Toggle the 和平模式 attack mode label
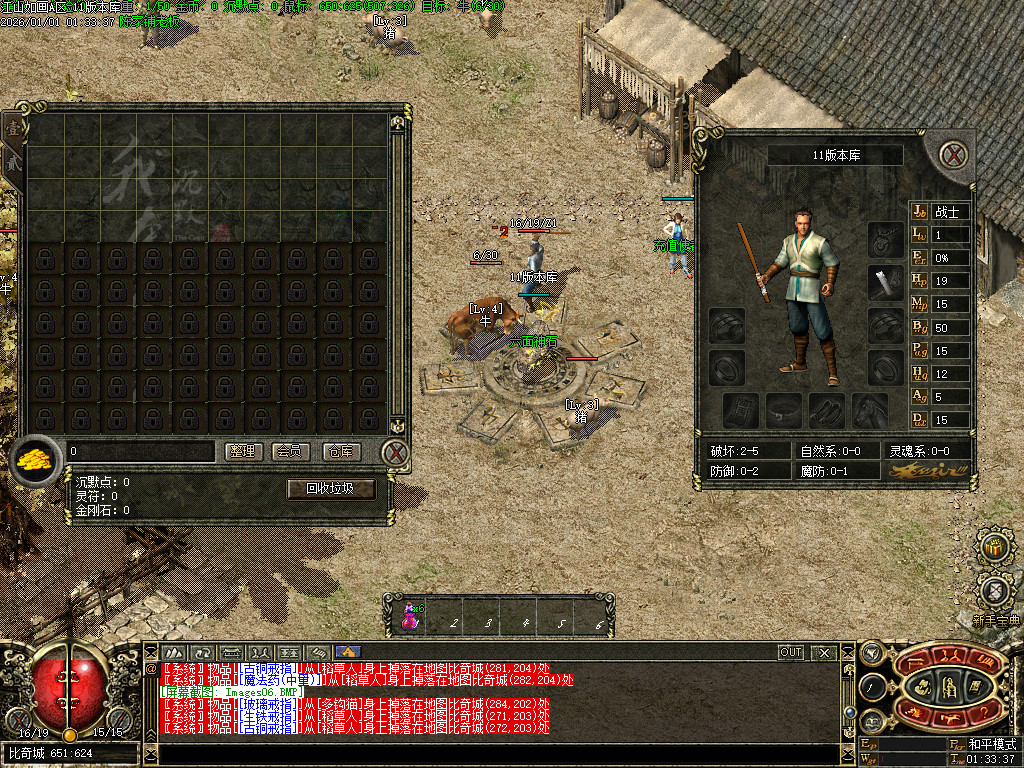Image resolution: width=1024 pixels, height=768 pixels. coord(991,745)
